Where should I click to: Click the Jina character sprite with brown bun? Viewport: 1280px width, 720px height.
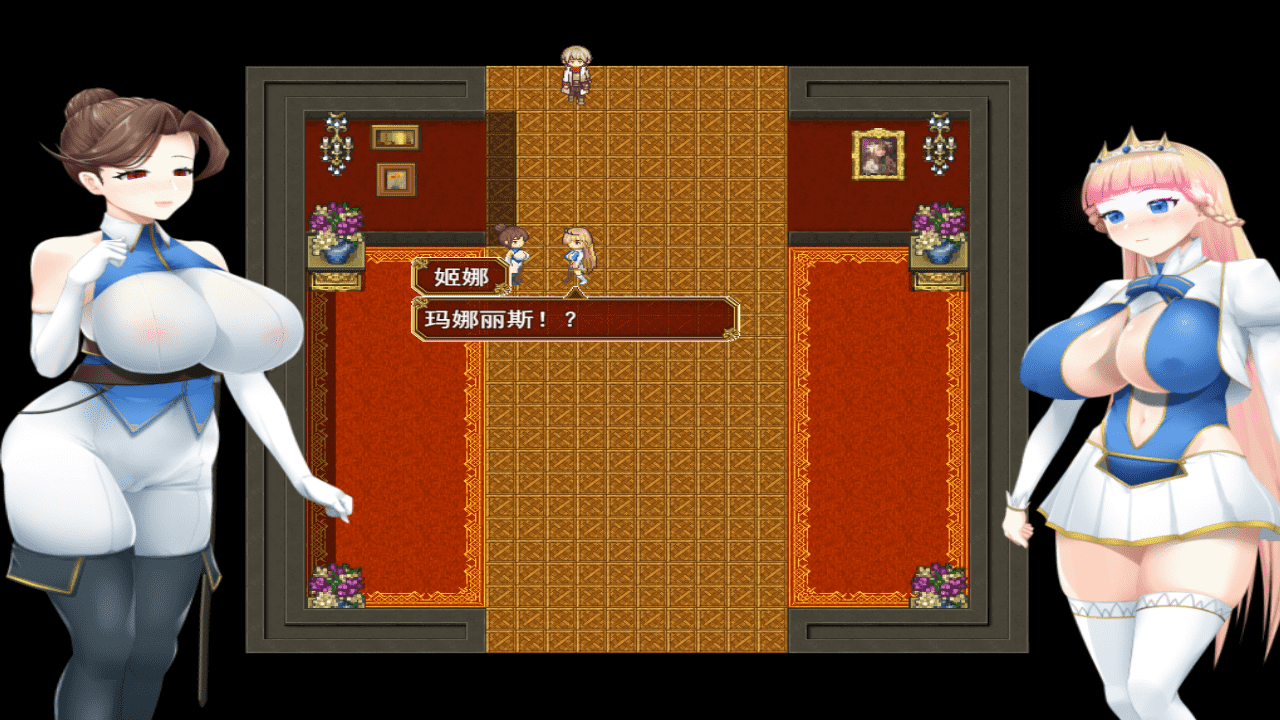512,250
